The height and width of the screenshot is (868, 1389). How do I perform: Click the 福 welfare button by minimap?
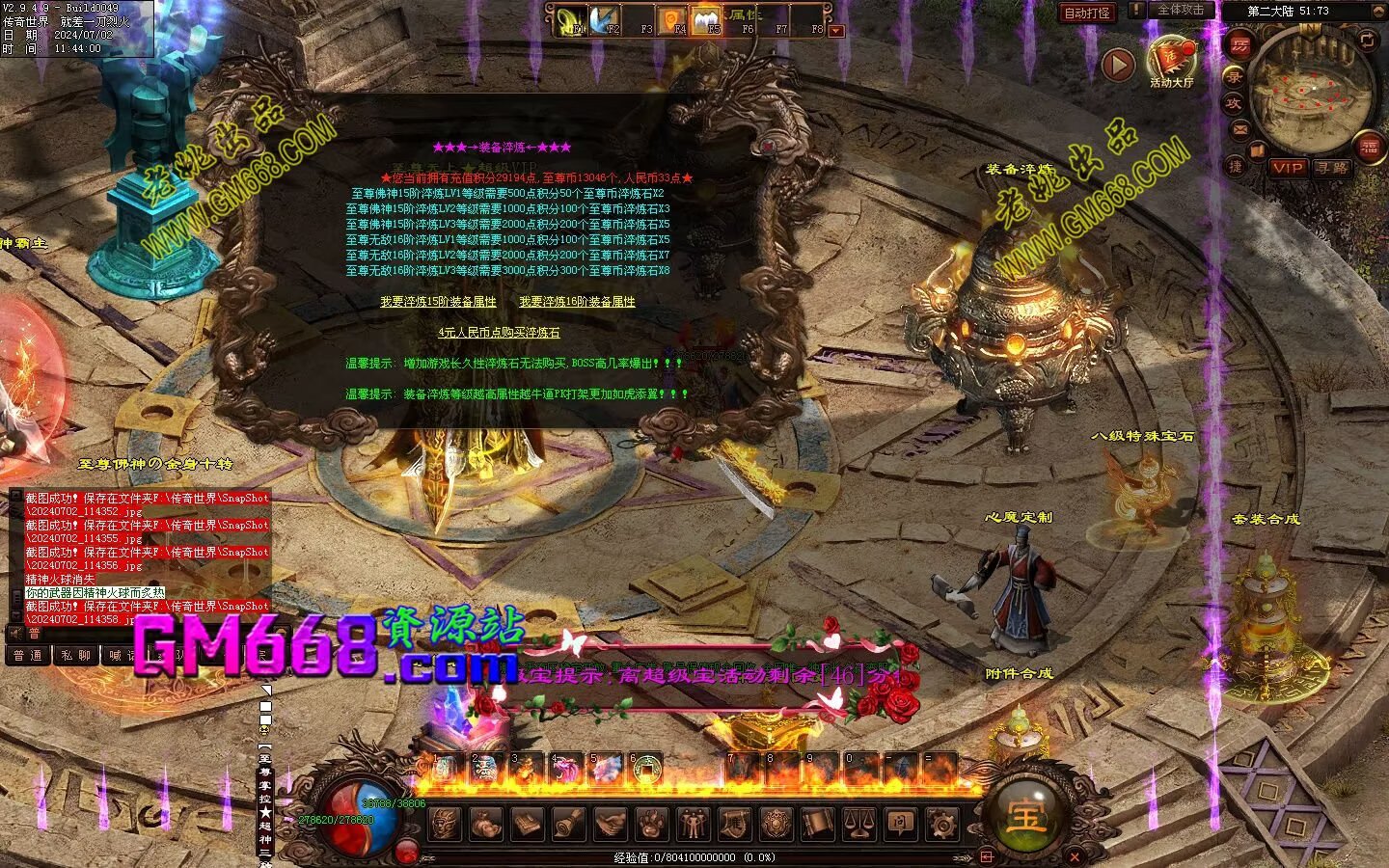coord(1370,146)
